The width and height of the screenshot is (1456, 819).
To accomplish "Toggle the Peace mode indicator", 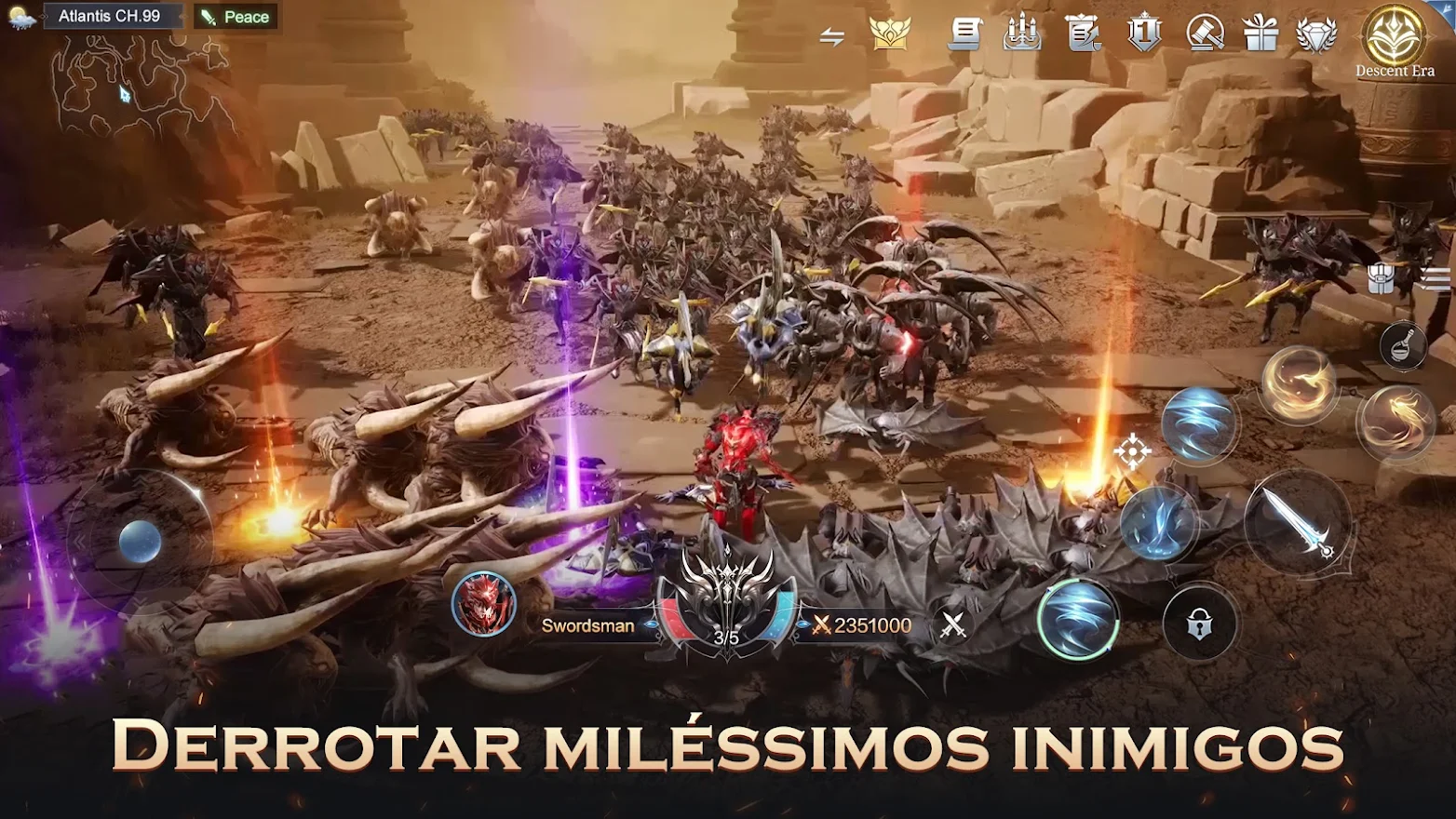I will coord(235,16).
